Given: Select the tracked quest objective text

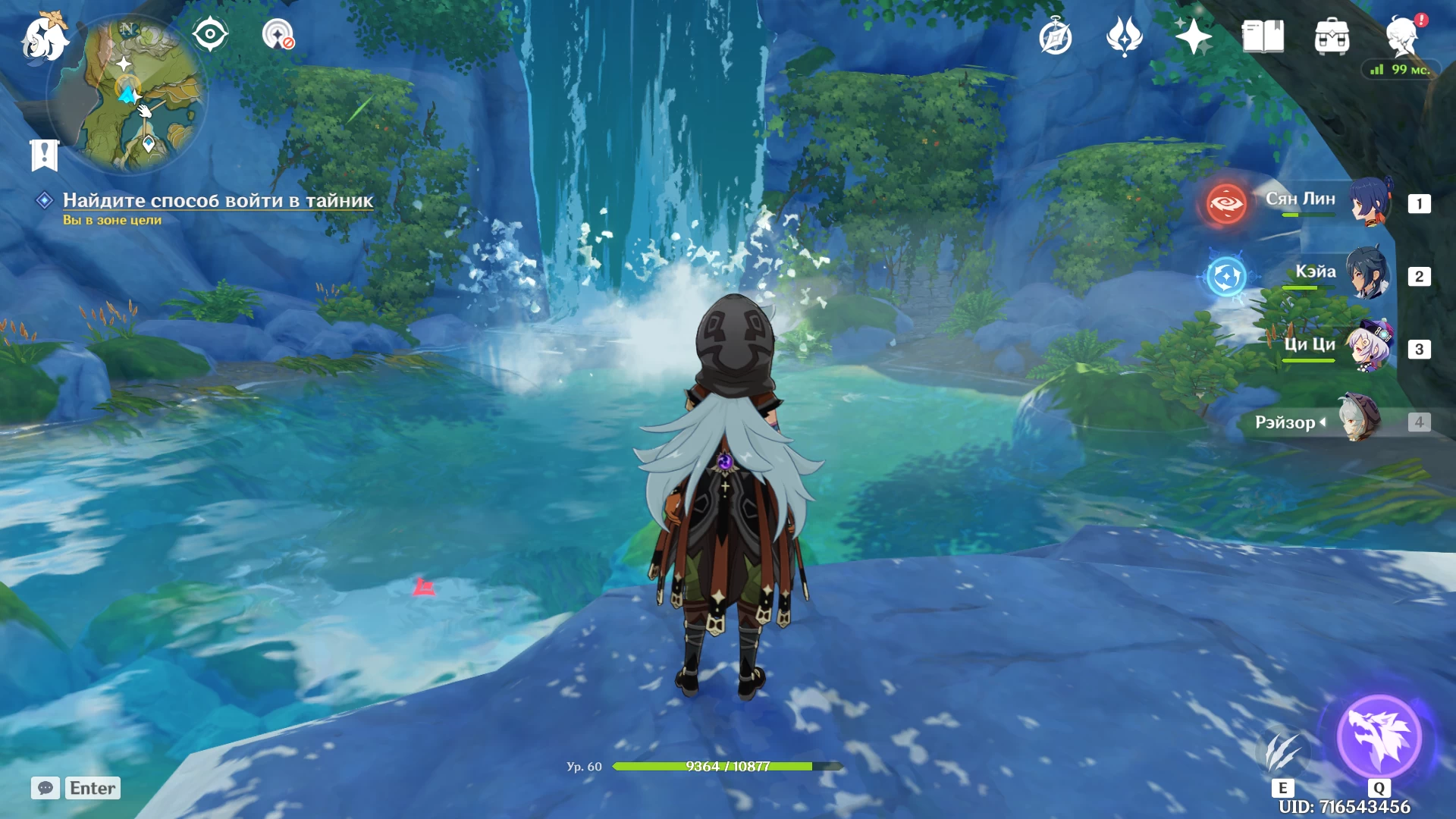Looking at the screenshot, I should click(x=218, y=200).
